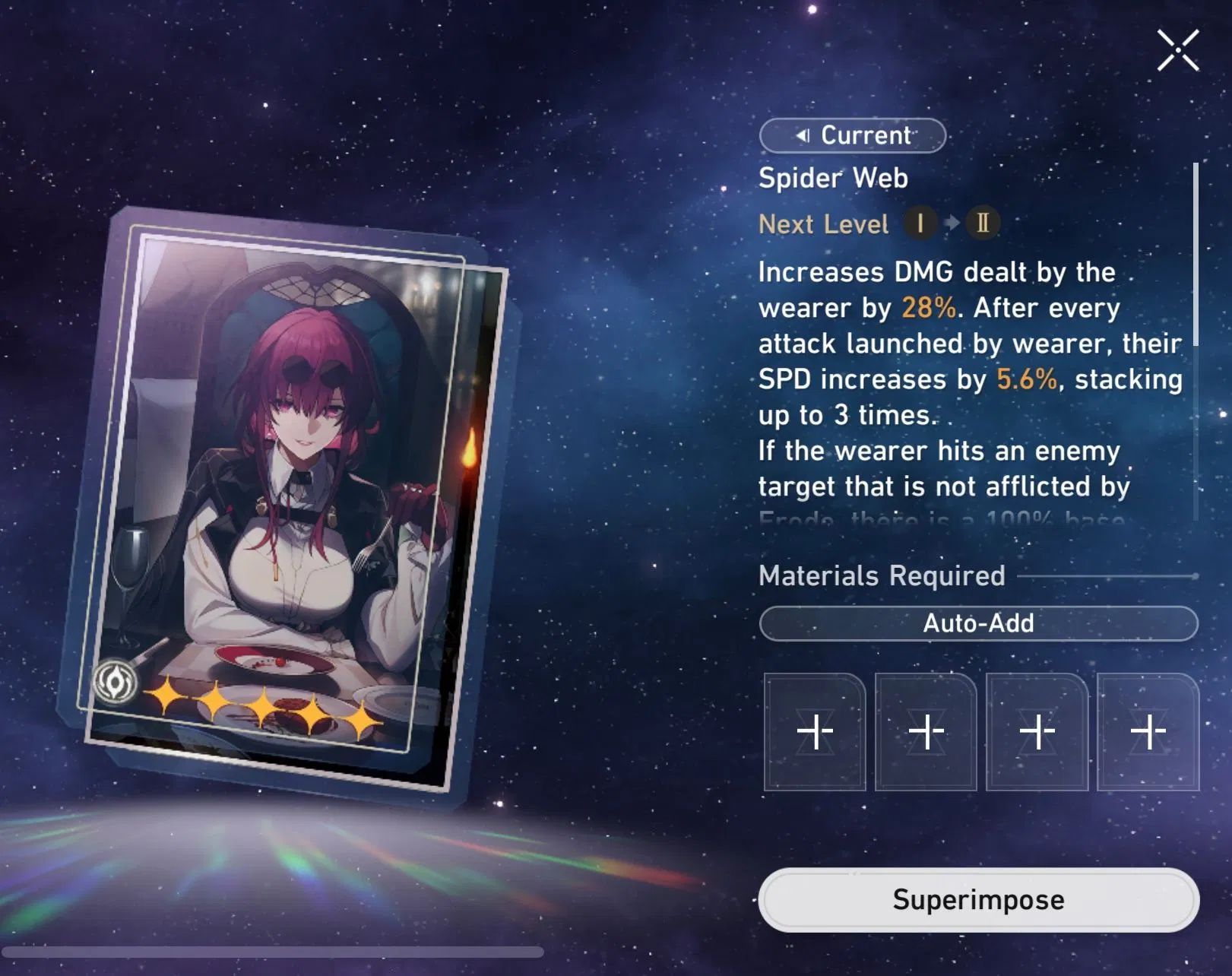
Task: Click the back arrow inside the Current pill
Action: click(x=803, y=135)
